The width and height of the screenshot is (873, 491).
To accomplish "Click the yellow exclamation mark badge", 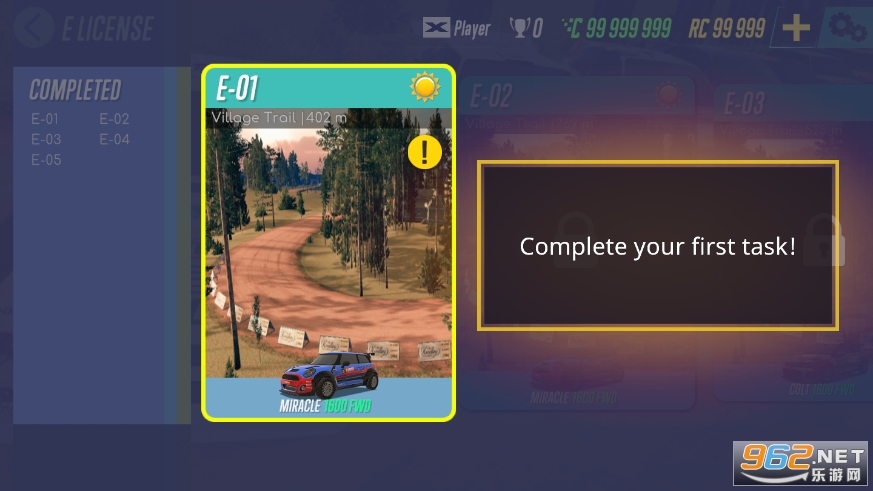I will click(x=425, y=152).
